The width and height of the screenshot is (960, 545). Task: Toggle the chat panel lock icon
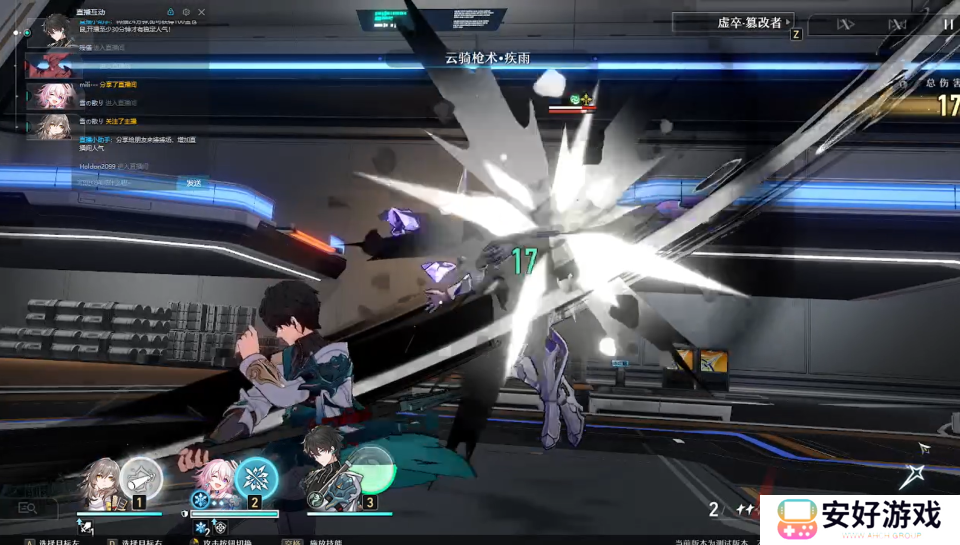[x=170, y=12]
